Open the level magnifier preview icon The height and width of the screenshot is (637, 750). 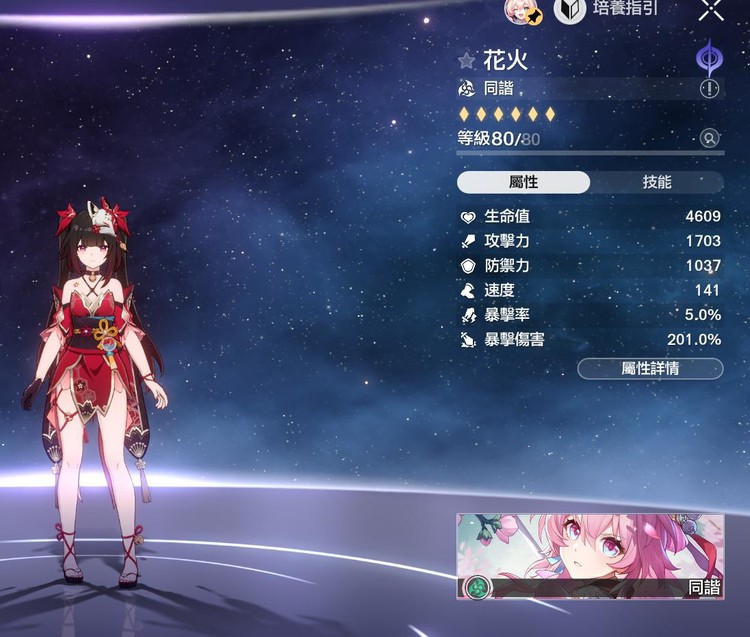pyautogui.click(x=710, y=139)
